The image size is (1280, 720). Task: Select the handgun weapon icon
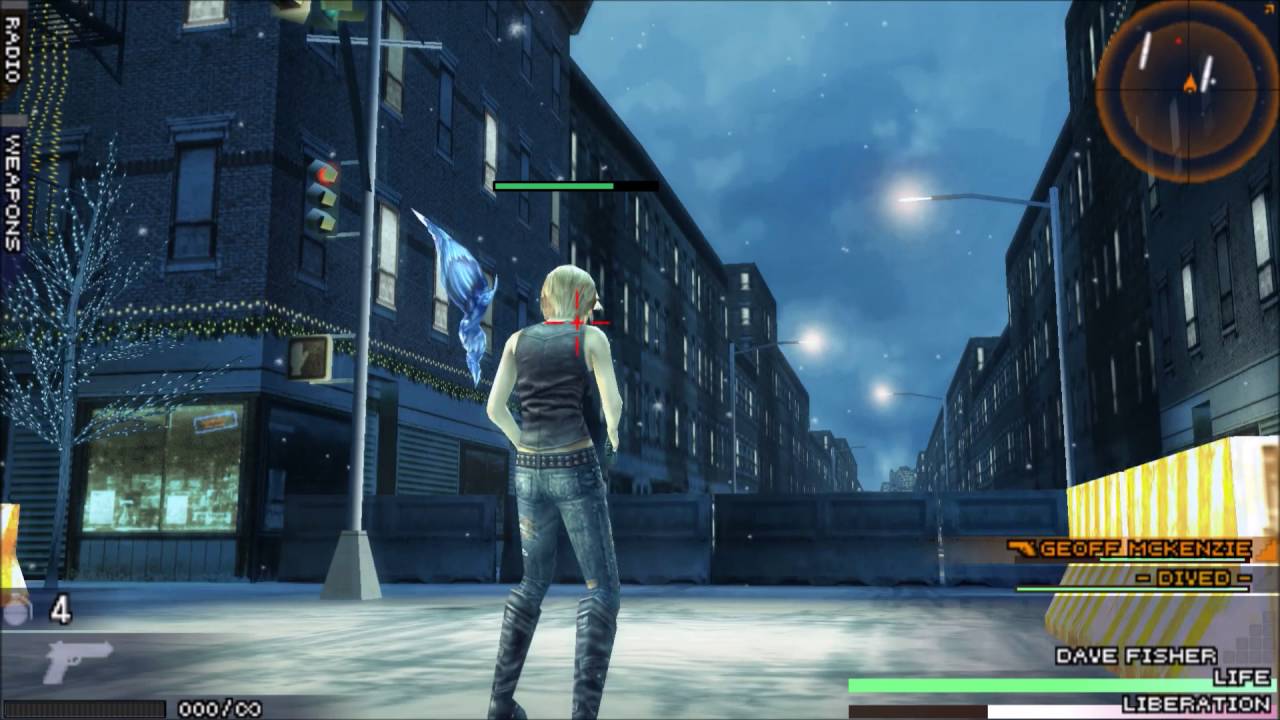tap(78, 661)
